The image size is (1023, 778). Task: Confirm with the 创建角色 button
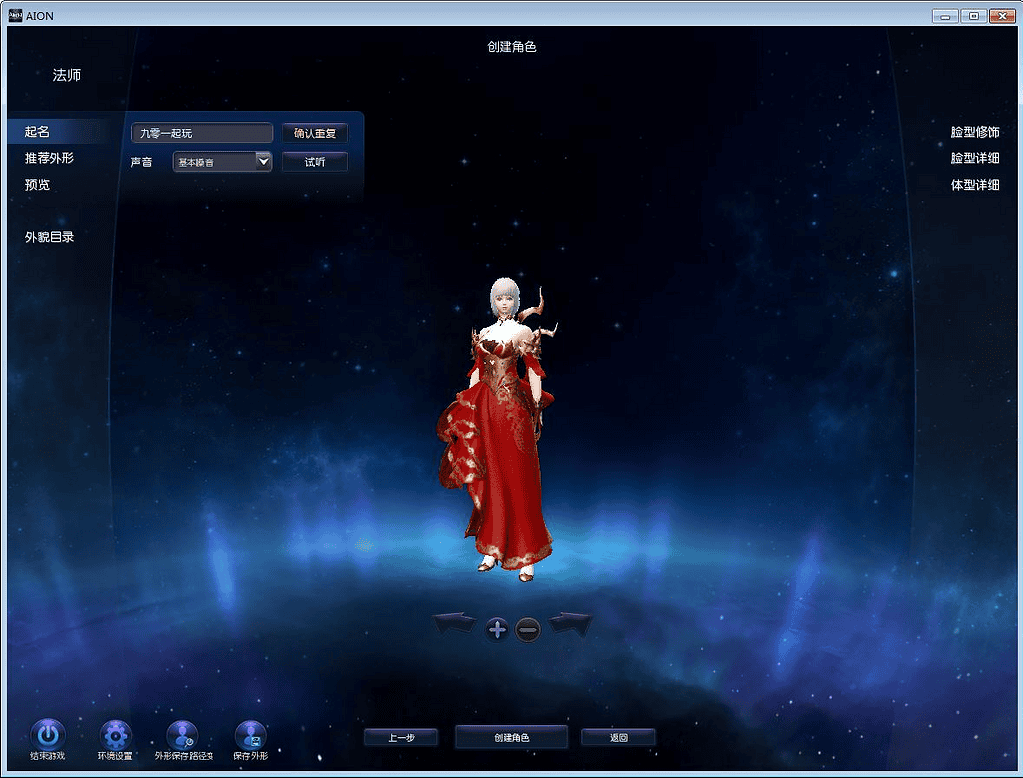(511, 738)
